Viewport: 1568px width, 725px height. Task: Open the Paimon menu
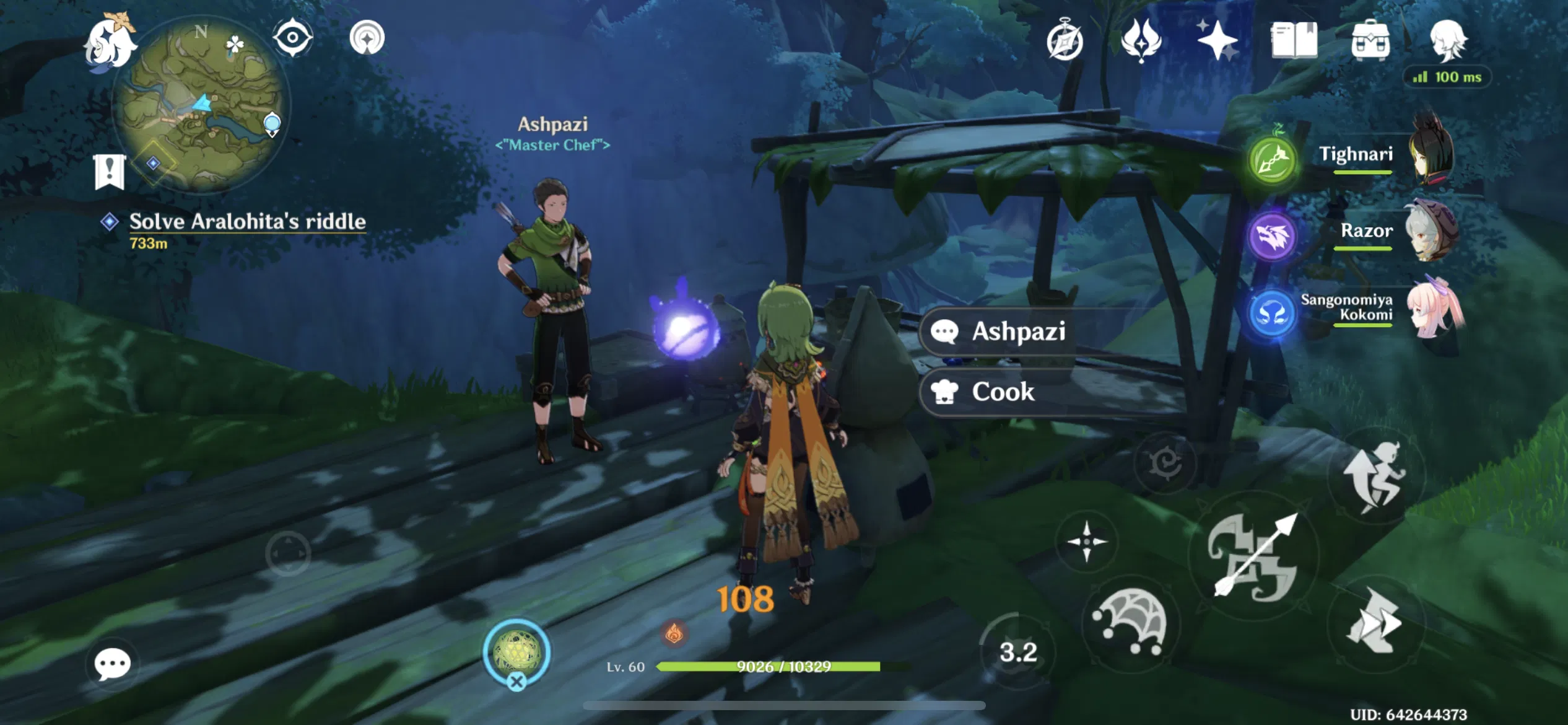click(108, 43)
